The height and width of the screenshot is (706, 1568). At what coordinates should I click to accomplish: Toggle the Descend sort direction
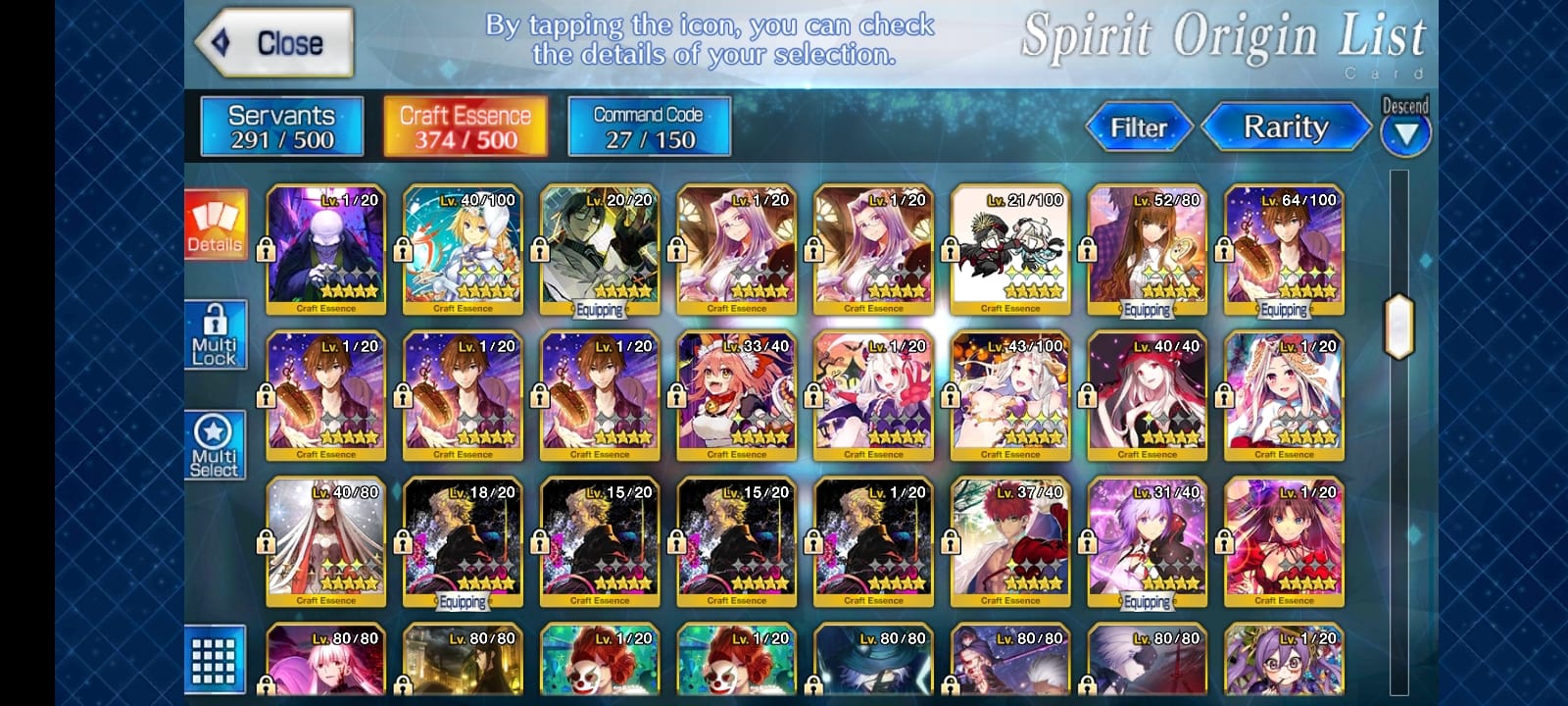click(x=1405, y=127)
